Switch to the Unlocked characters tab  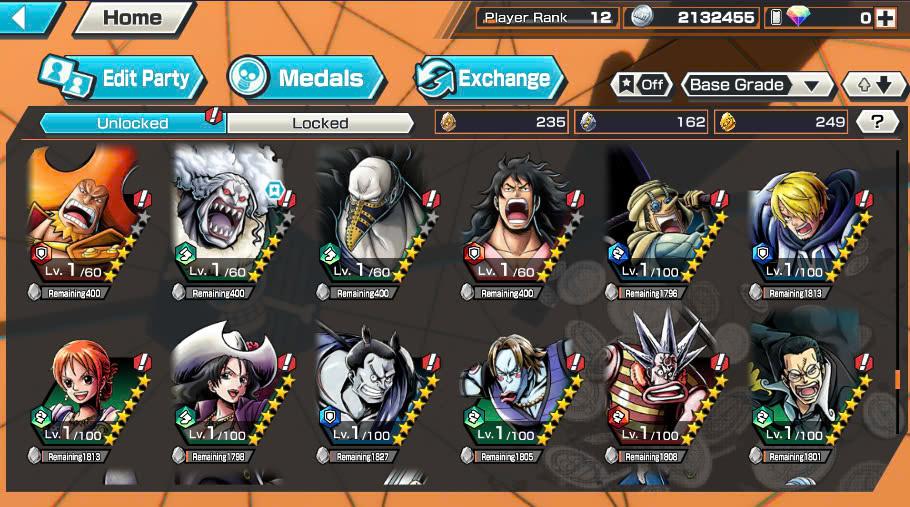132,123
